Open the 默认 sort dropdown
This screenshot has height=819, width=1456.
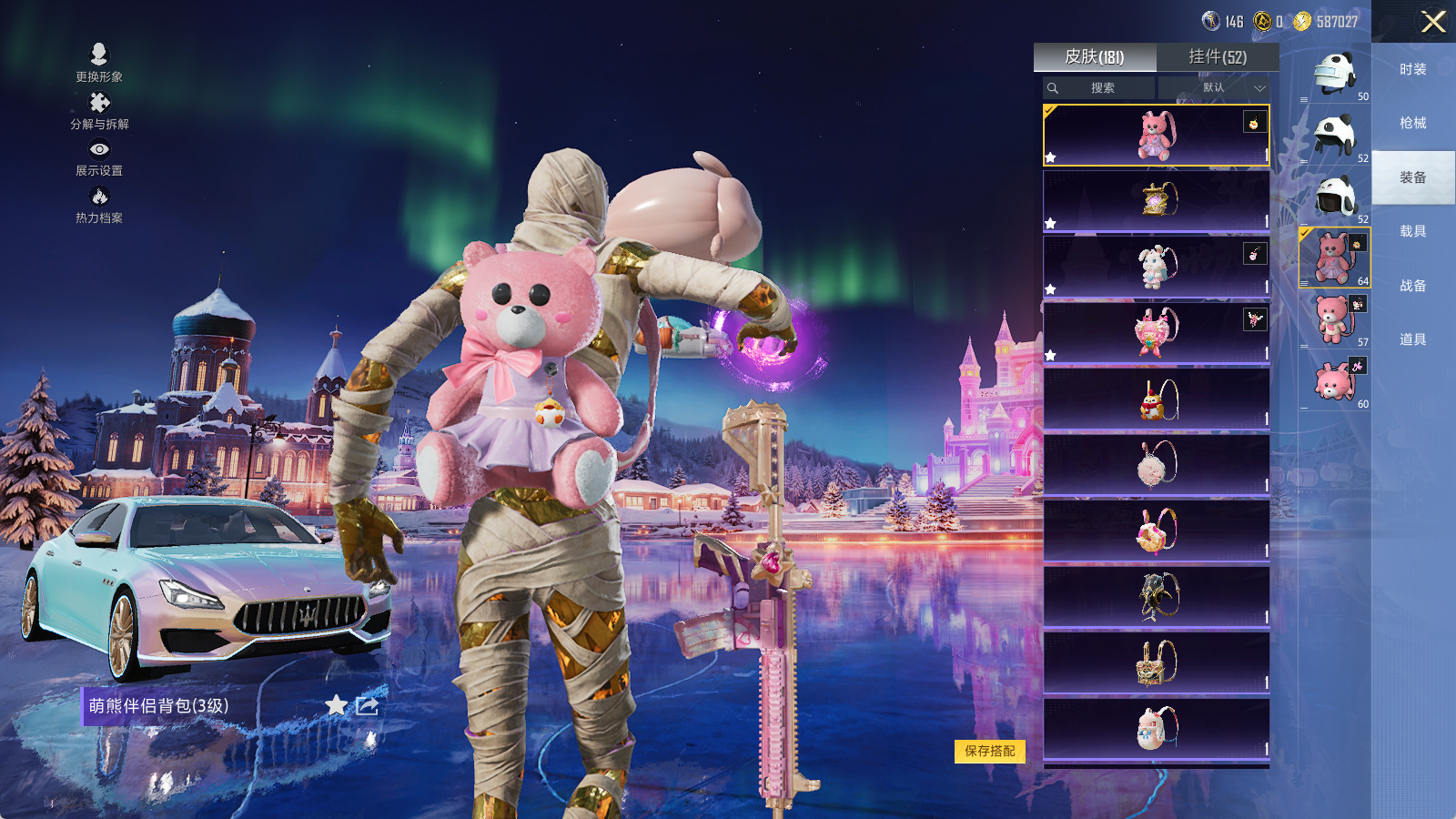(x=1215, y=88)
